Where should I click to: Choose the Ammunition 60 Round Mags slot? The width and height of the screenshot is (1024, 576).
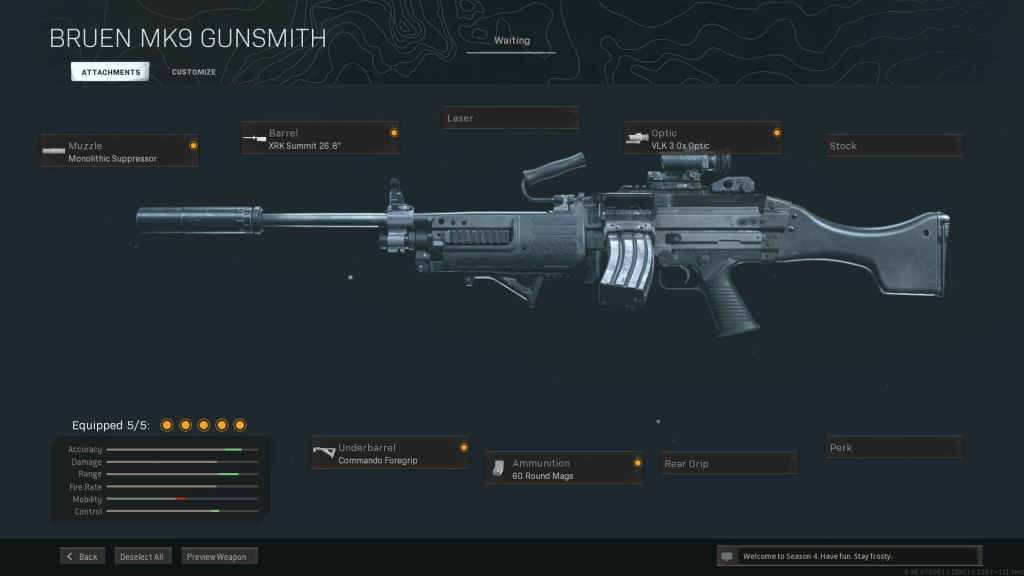click(564, 469)
